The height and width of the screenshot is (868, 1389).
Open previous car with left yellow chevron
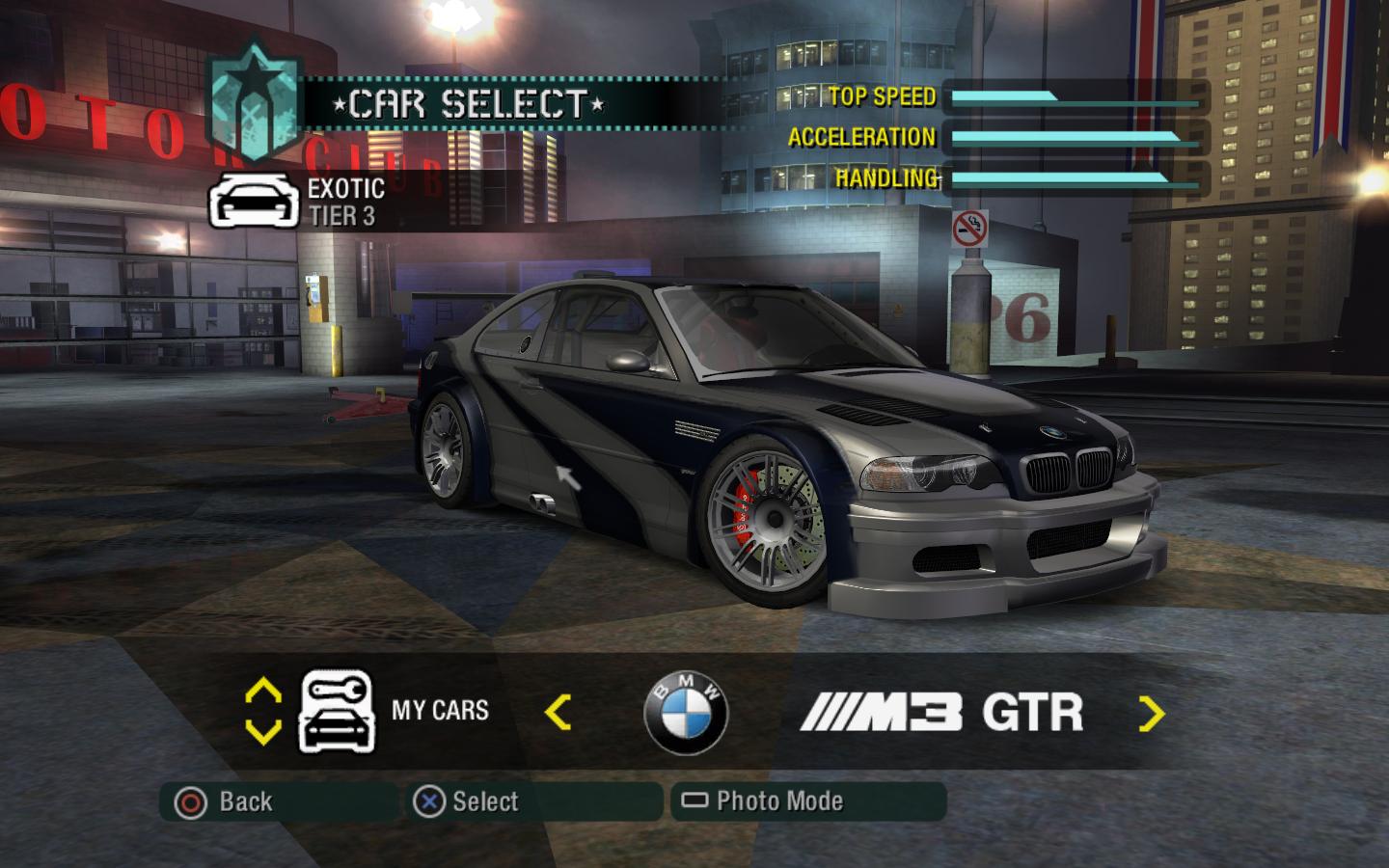pyautogui.click(x=558, y=712)
